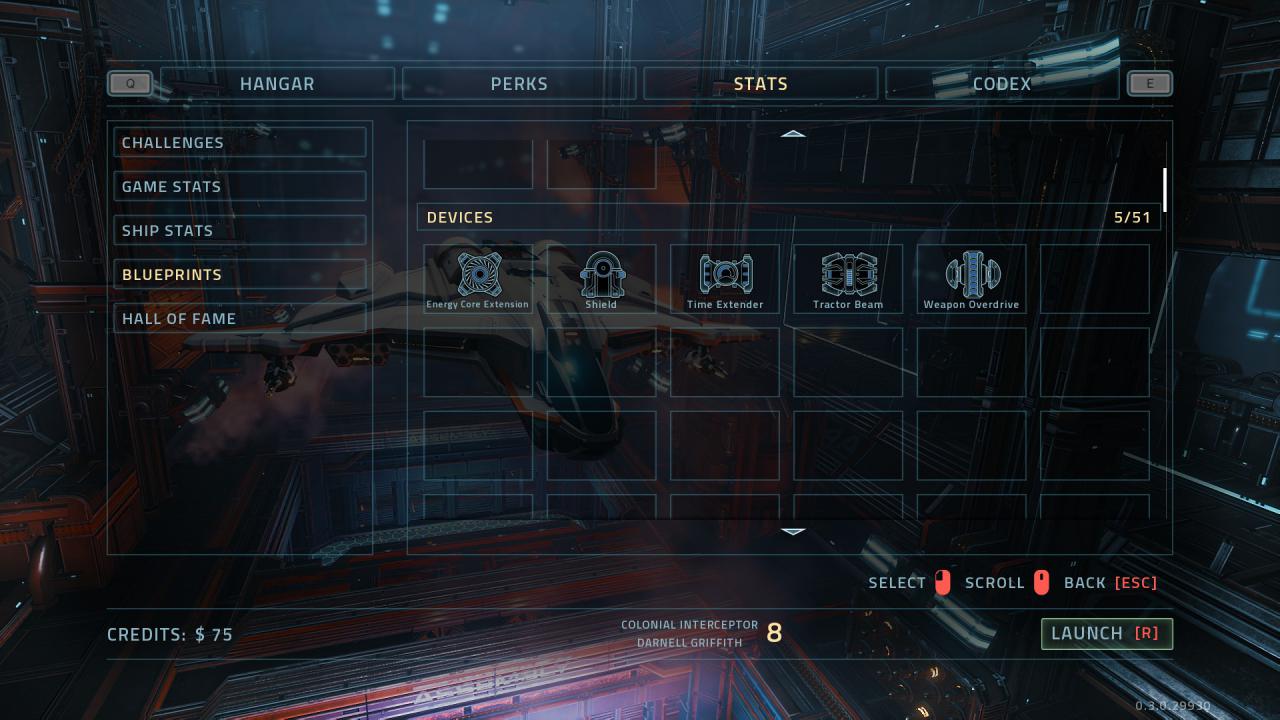1280x720 pixels.
Task: Open the Challenges section
Action: pyautogui.click(x=240, y=143)
